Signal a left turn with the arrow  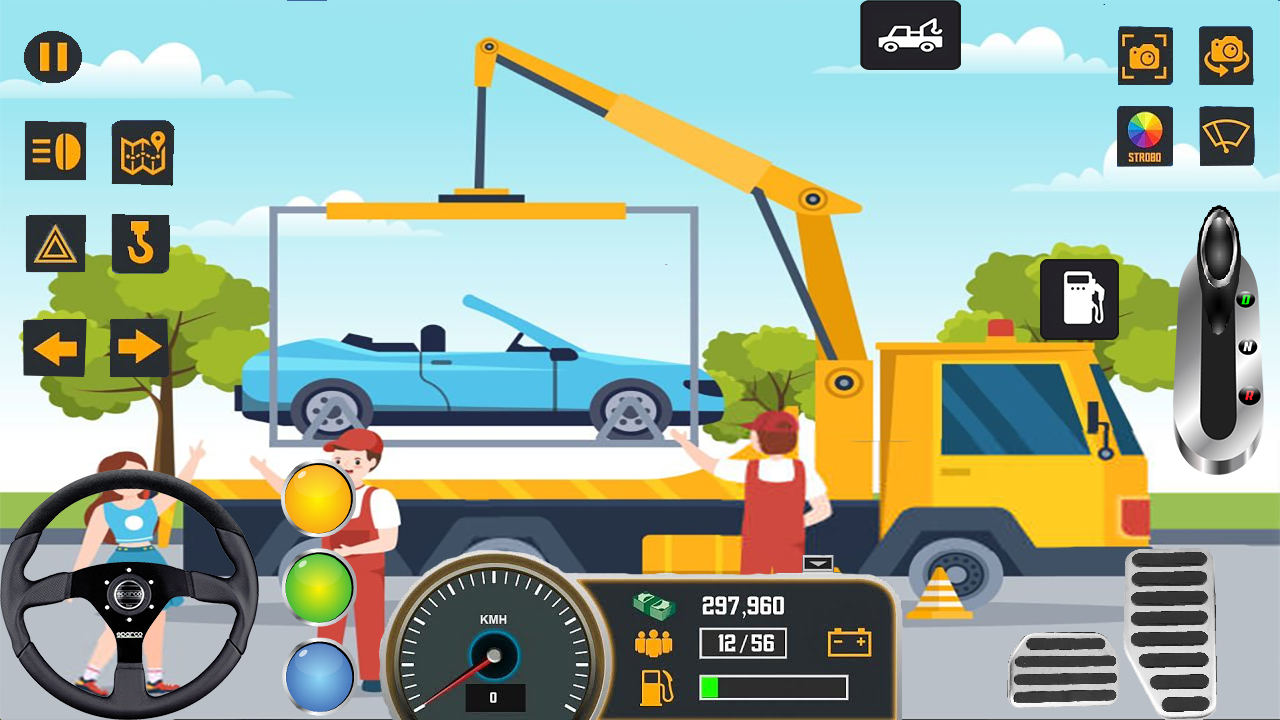(x=54, y=348)
